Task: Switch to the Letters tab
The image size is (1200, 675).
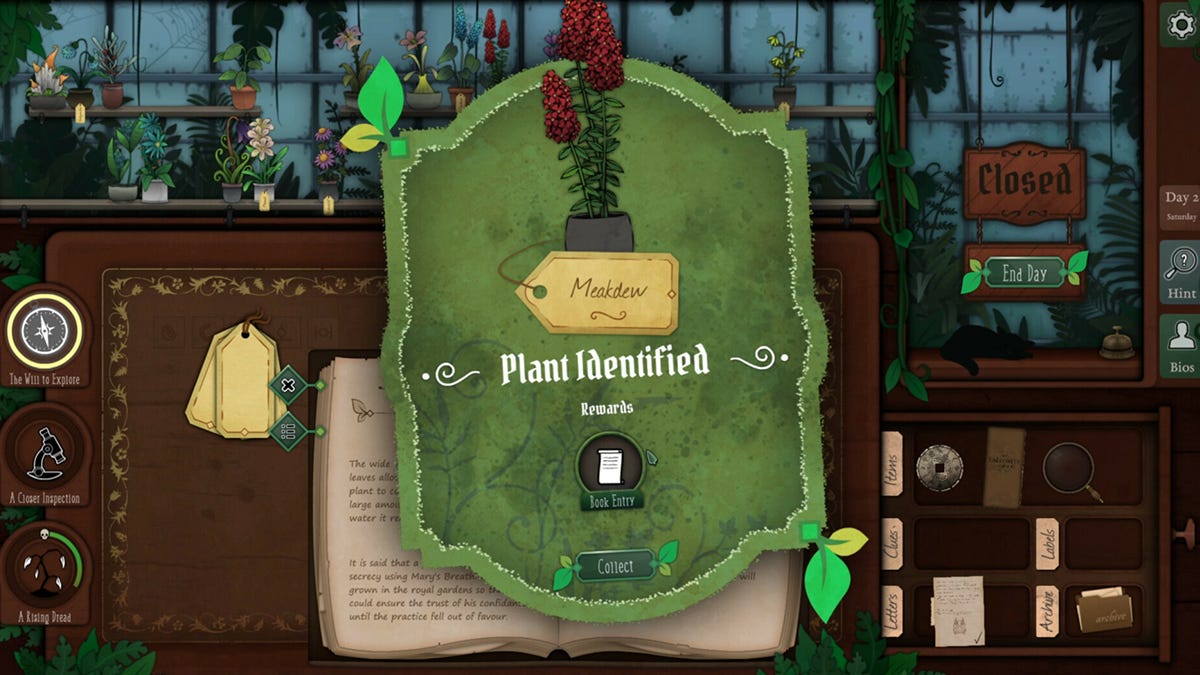Action: pos(892,609)
